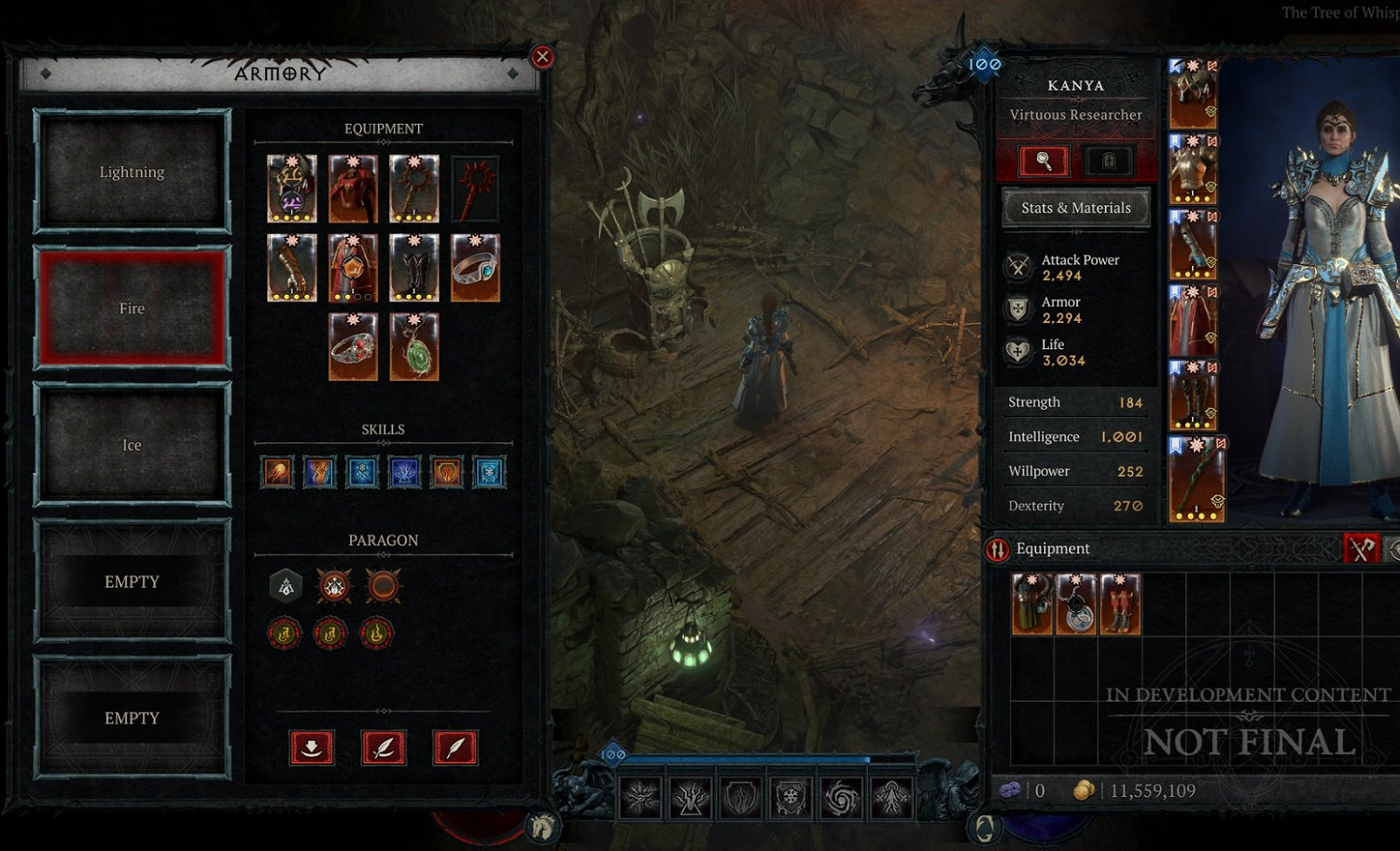Click the magnifying glass button under Kanya

pyautogui.click(x=1043, y=160)
